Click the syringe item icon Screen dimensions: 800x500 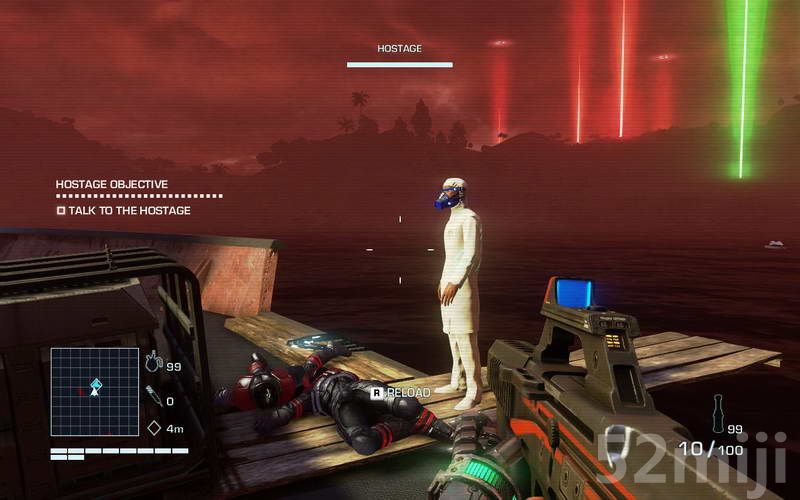[x=153, y=396]
